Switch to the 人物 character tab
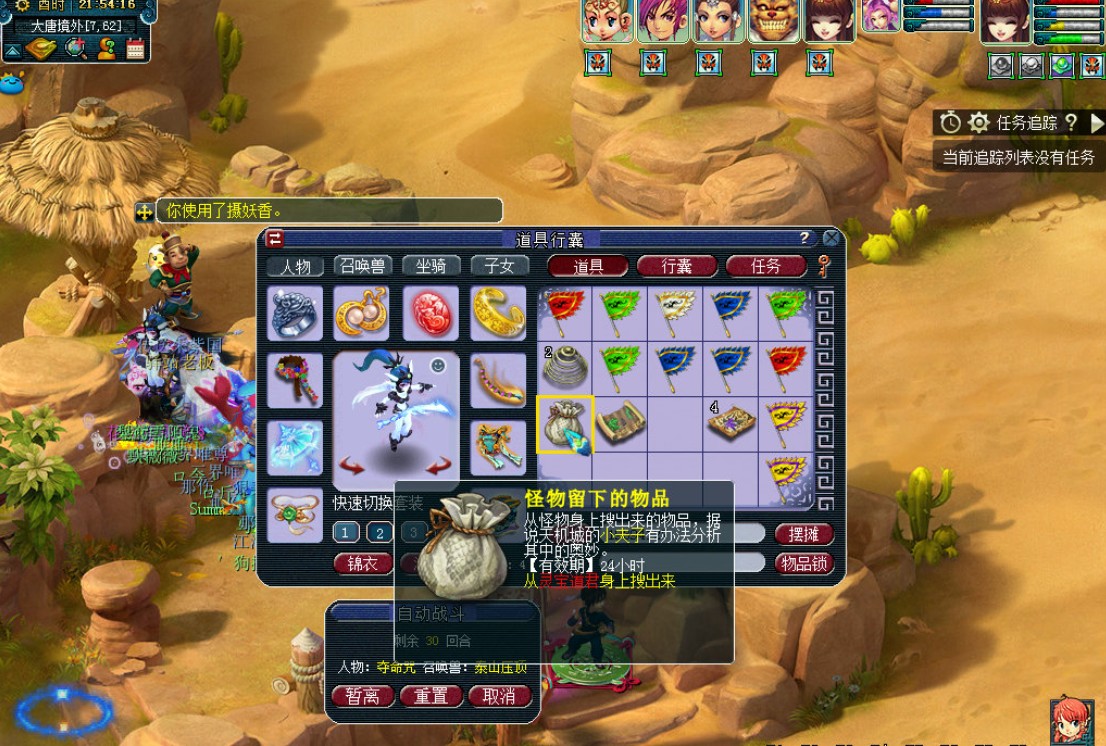The image size is (1106, 746). [x=295, y=266]
